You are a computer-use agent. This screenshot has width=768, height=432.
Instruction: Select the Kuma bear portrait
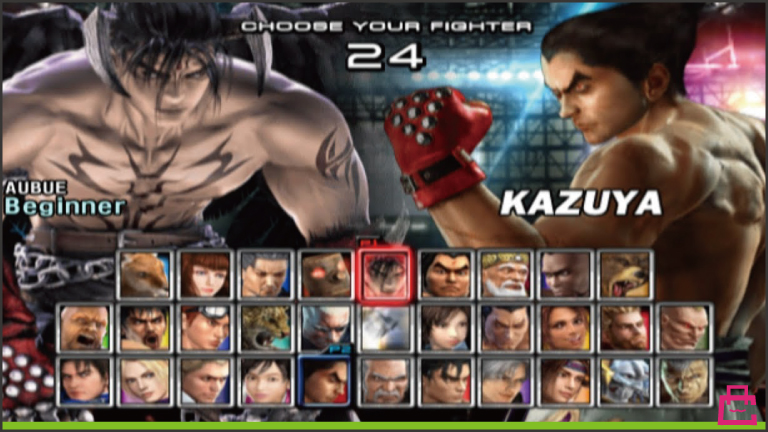click(626, 275)
